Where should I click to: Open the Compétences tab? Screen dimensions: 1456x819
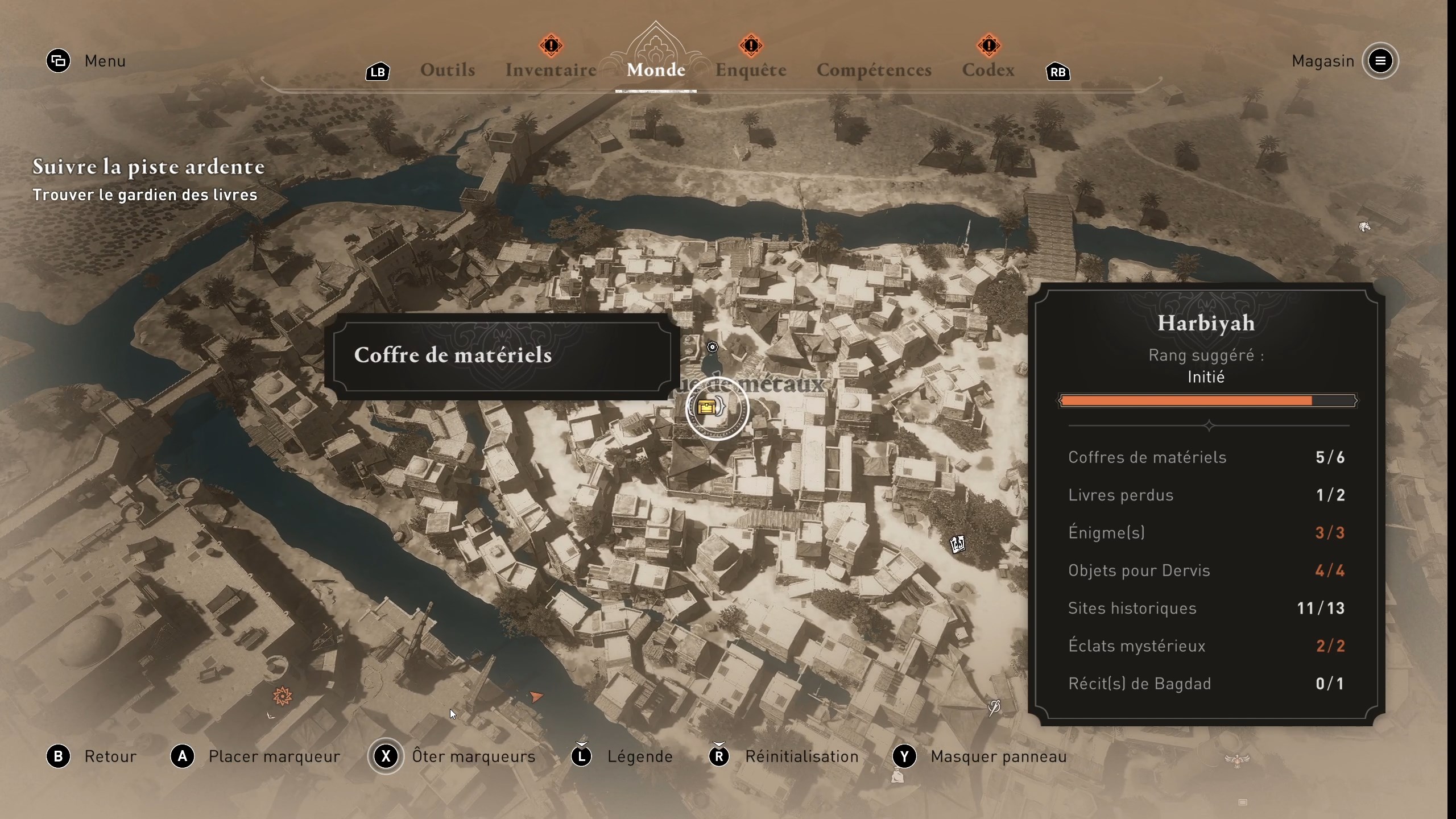[874, 70]
